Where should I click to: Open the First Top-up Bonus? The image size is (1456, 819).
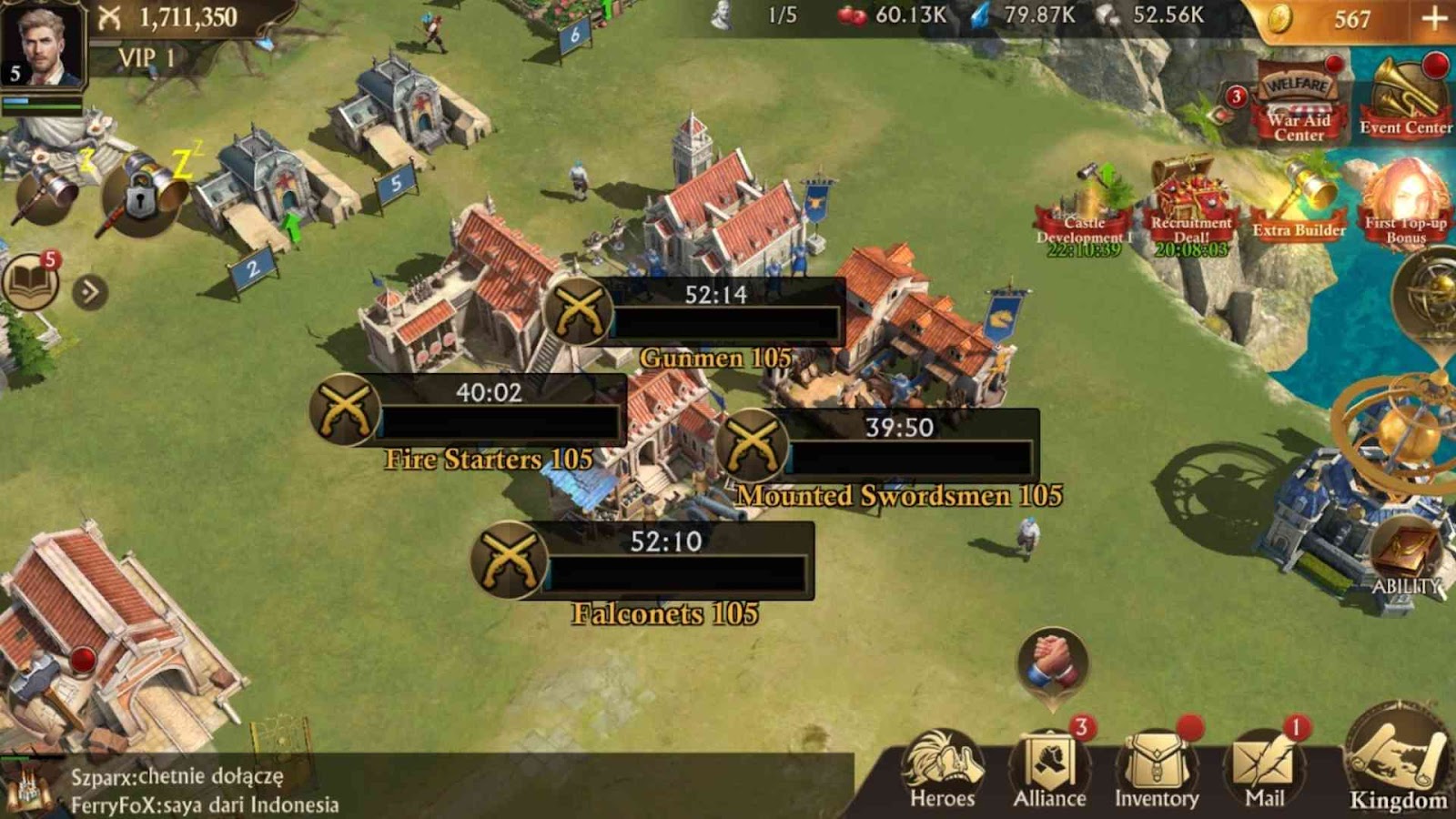pyautogui.click(x=1405, y=205)
